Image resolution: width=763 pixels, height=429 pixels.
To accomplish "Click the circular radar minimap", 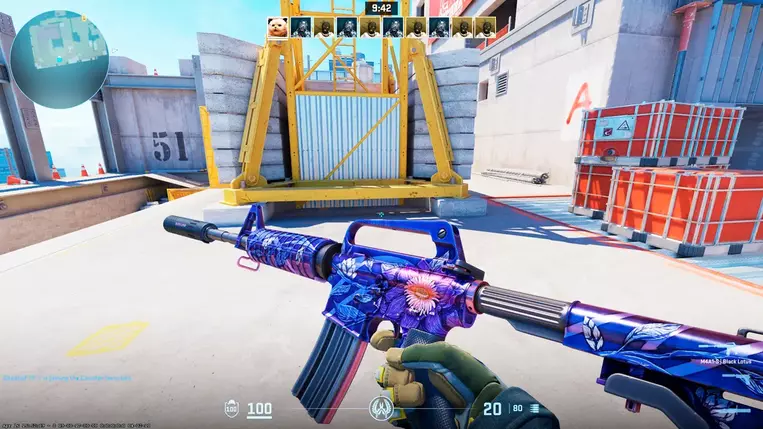I will (x=60, y=46).
